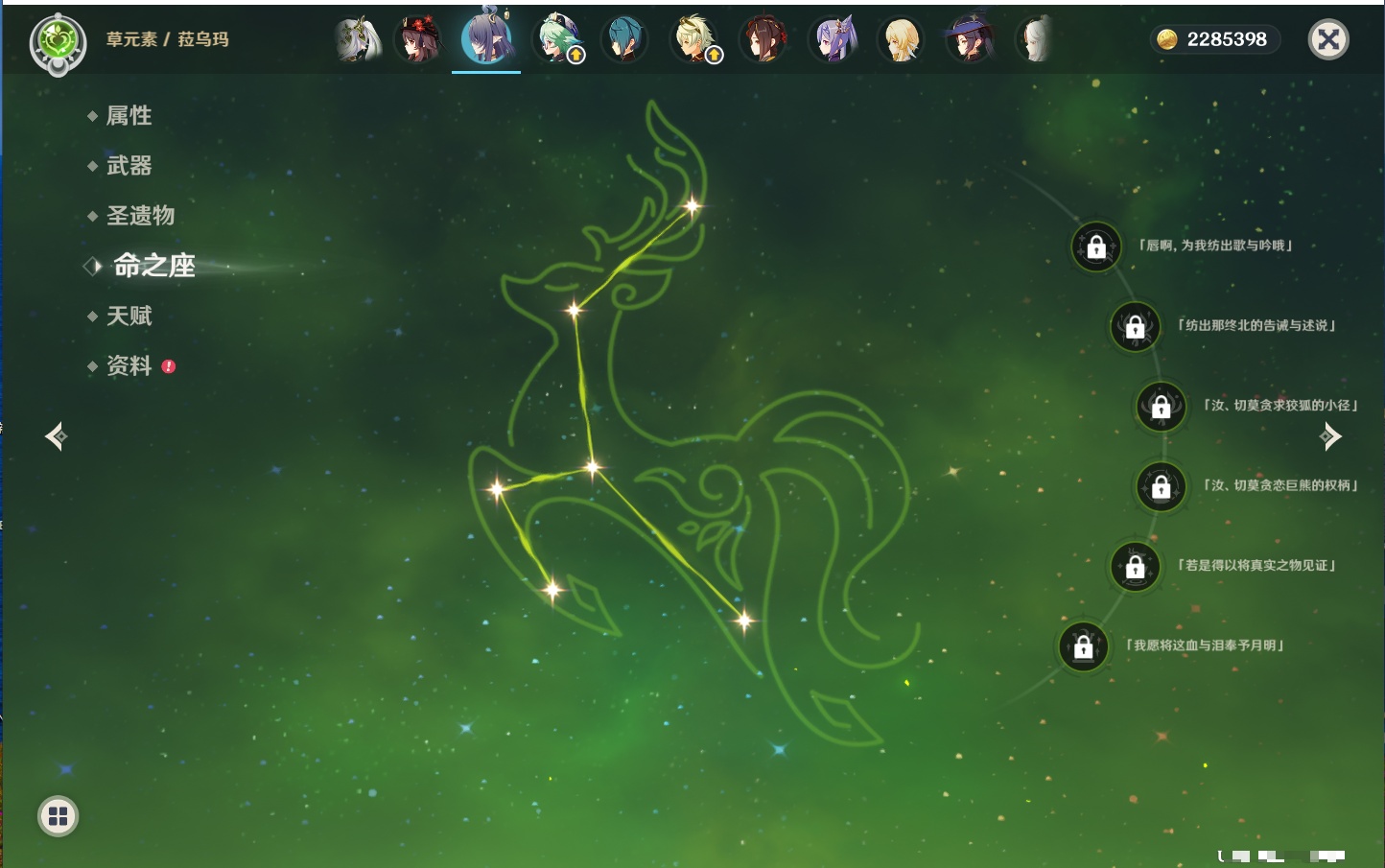Select locked constellation 「汝、切莫贪恋巨熊的权柄」
1385x868 pixels.
(x=1161, y=487)
